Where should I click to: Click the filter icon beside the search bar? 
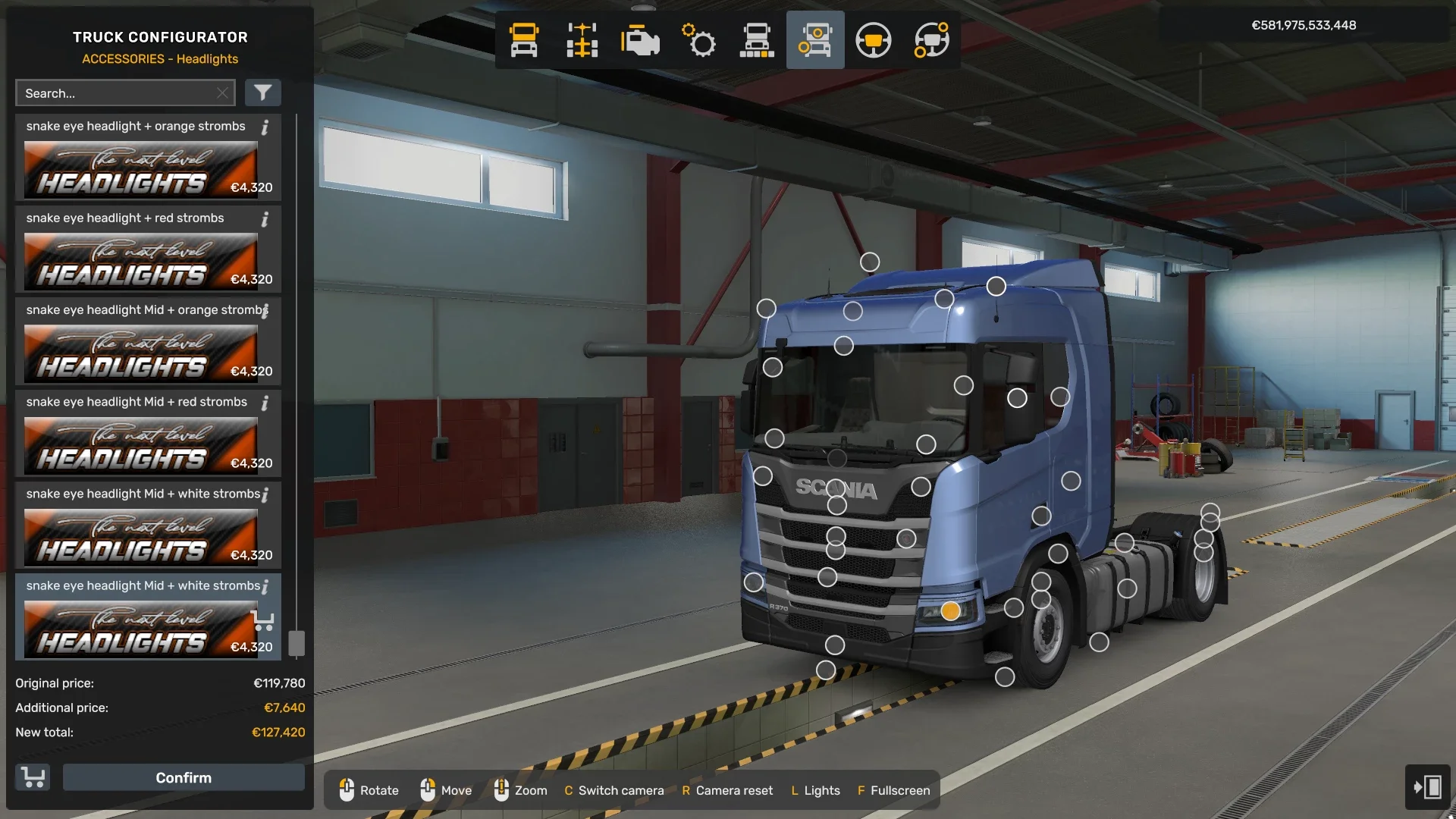[x=263, y=93]
